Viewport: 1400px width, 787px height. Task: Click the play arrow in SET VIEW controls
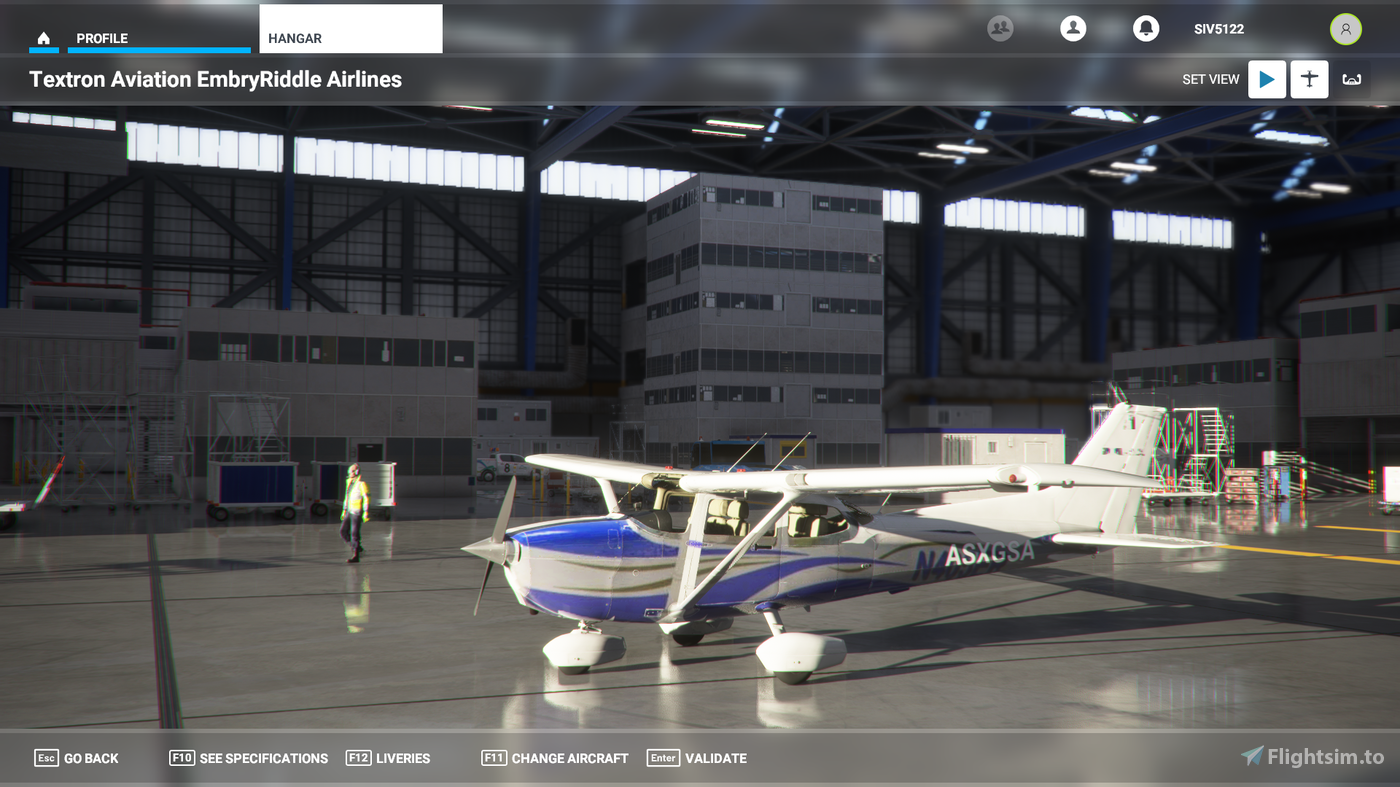point(1267,79)
